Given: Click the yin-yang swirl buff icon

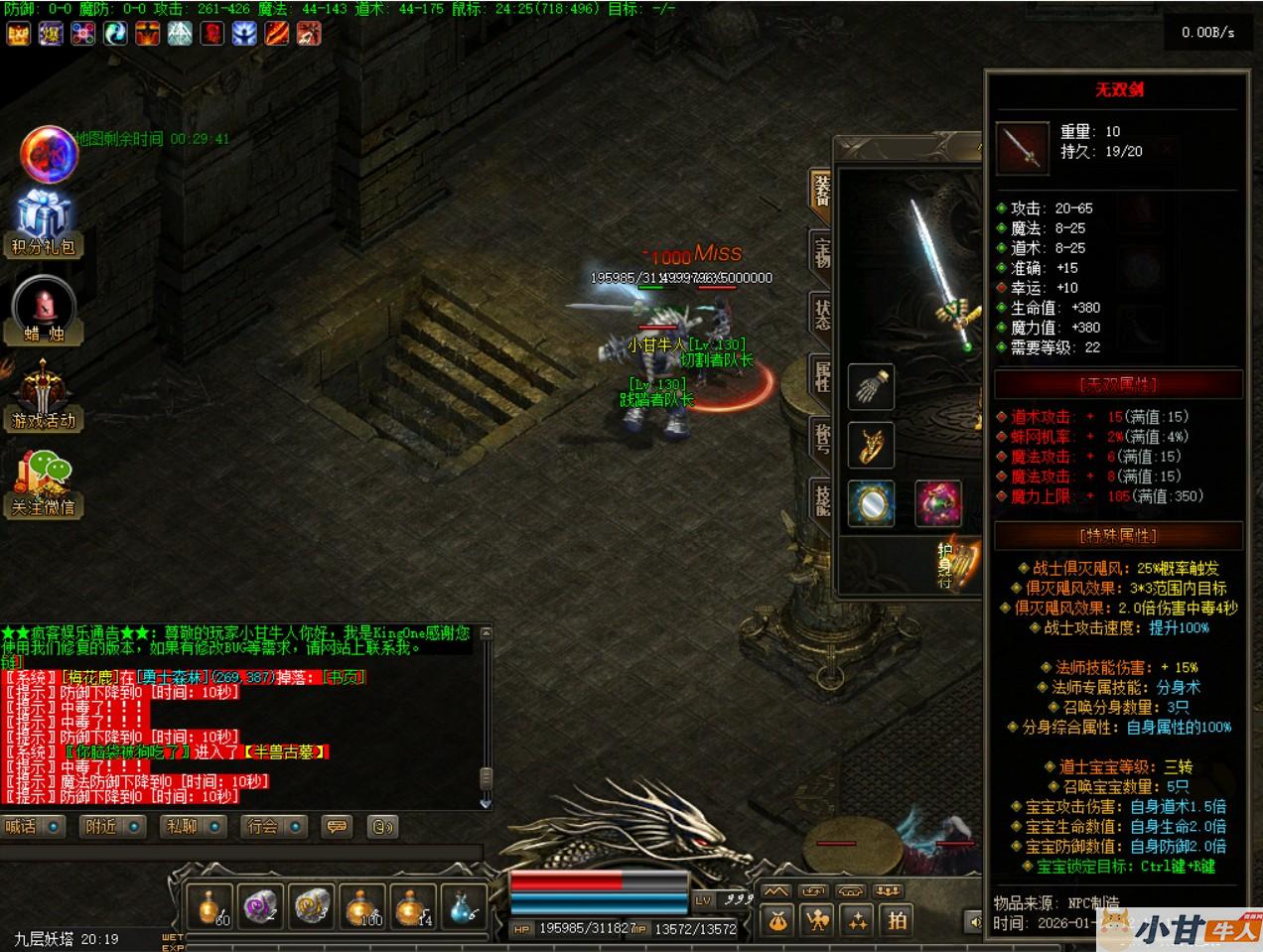Looking at the screenshot, I should [x=115, y=35].
